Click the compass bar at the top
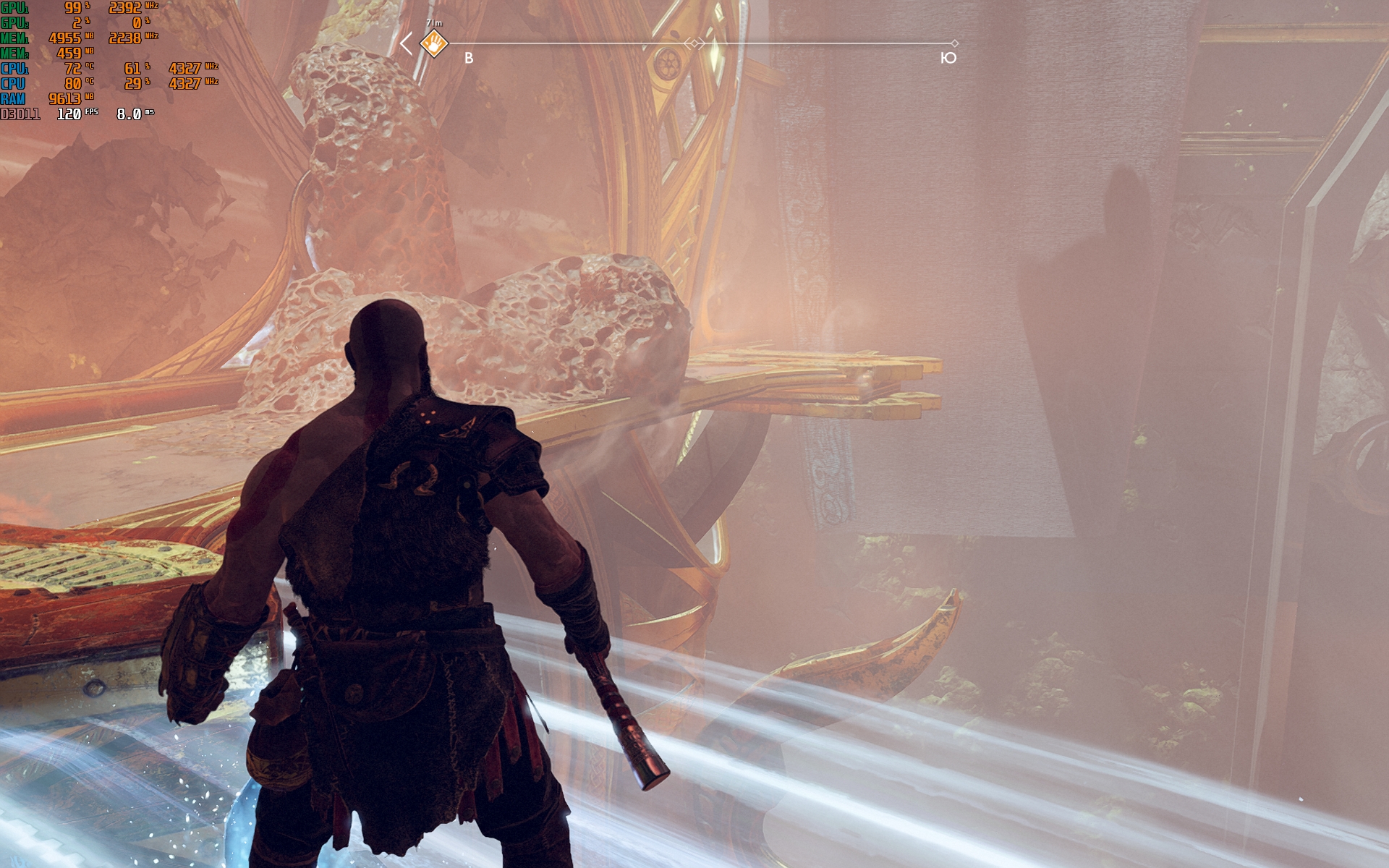The image size is (1389, 868). (579, 43)
